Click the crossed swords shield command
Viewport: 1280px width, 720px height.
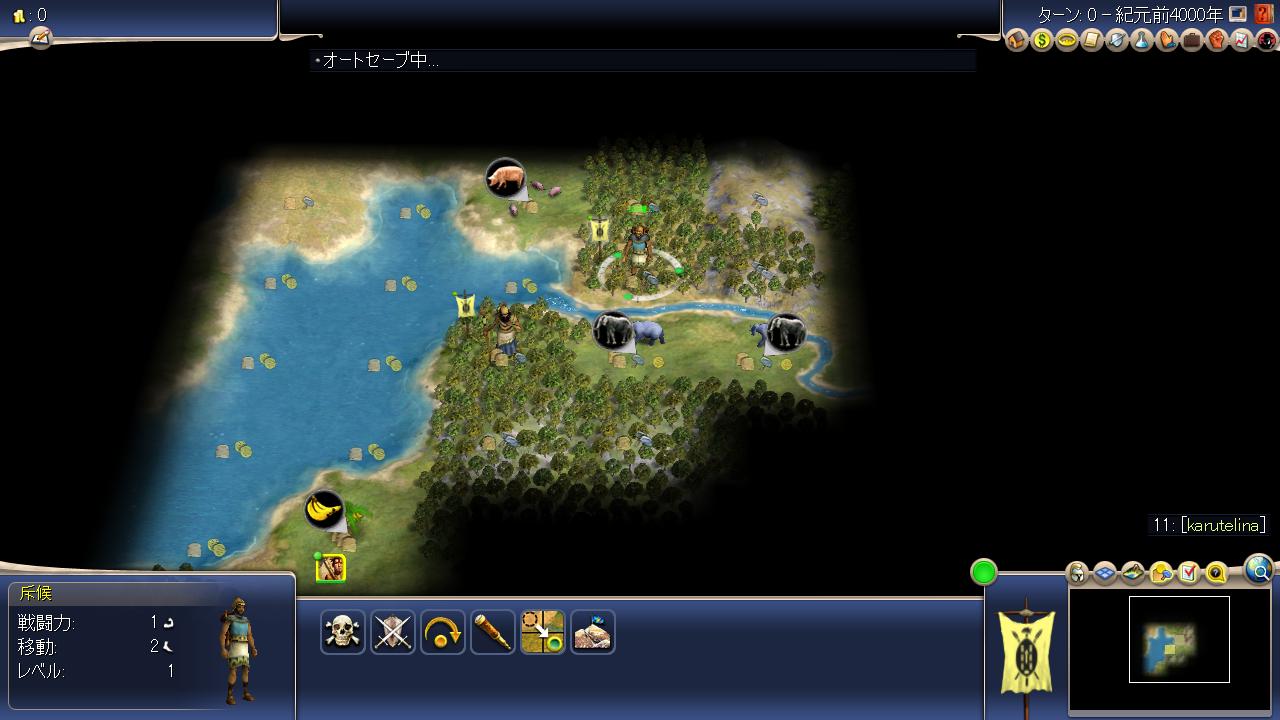click(393, 632)
